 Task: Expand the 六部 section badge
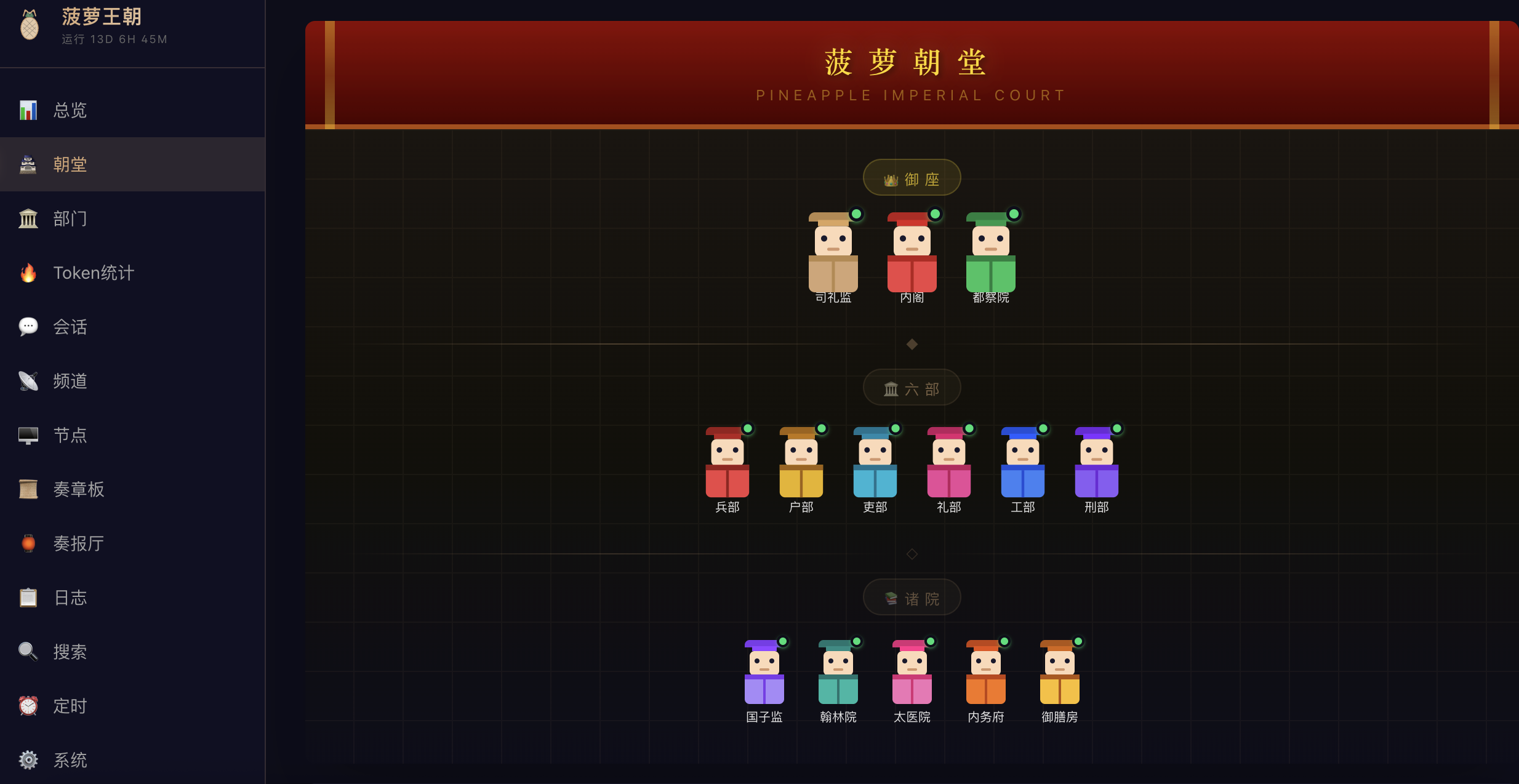click(912, 388)
